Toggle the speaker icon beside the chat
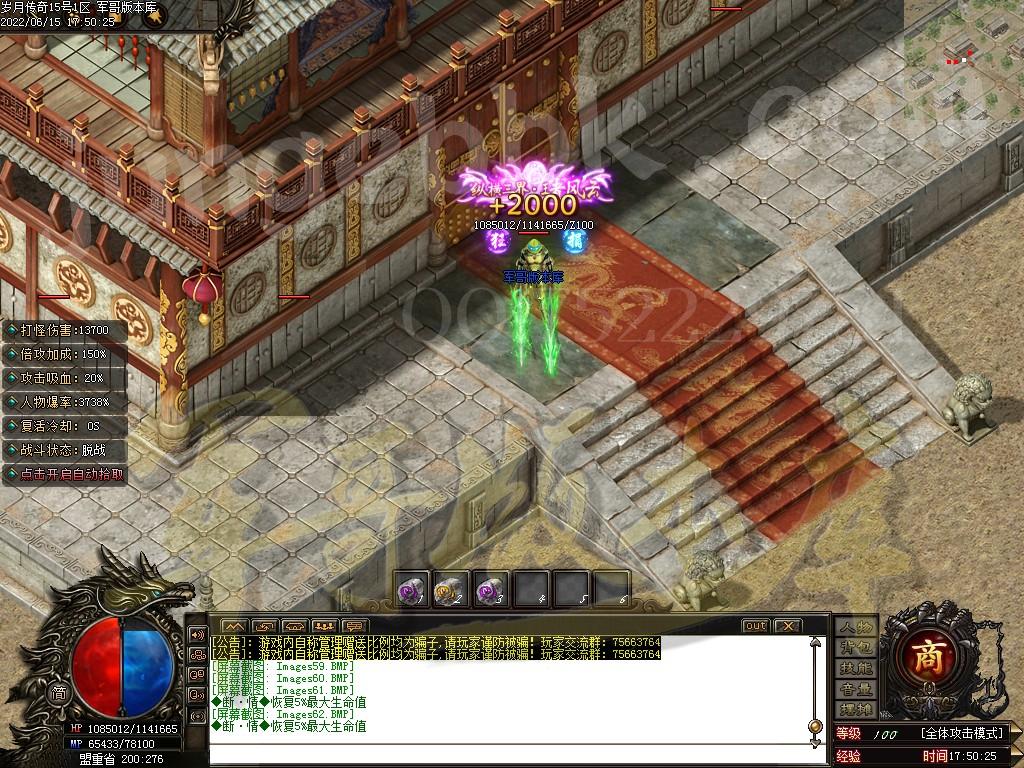 (x=197, y=635)
